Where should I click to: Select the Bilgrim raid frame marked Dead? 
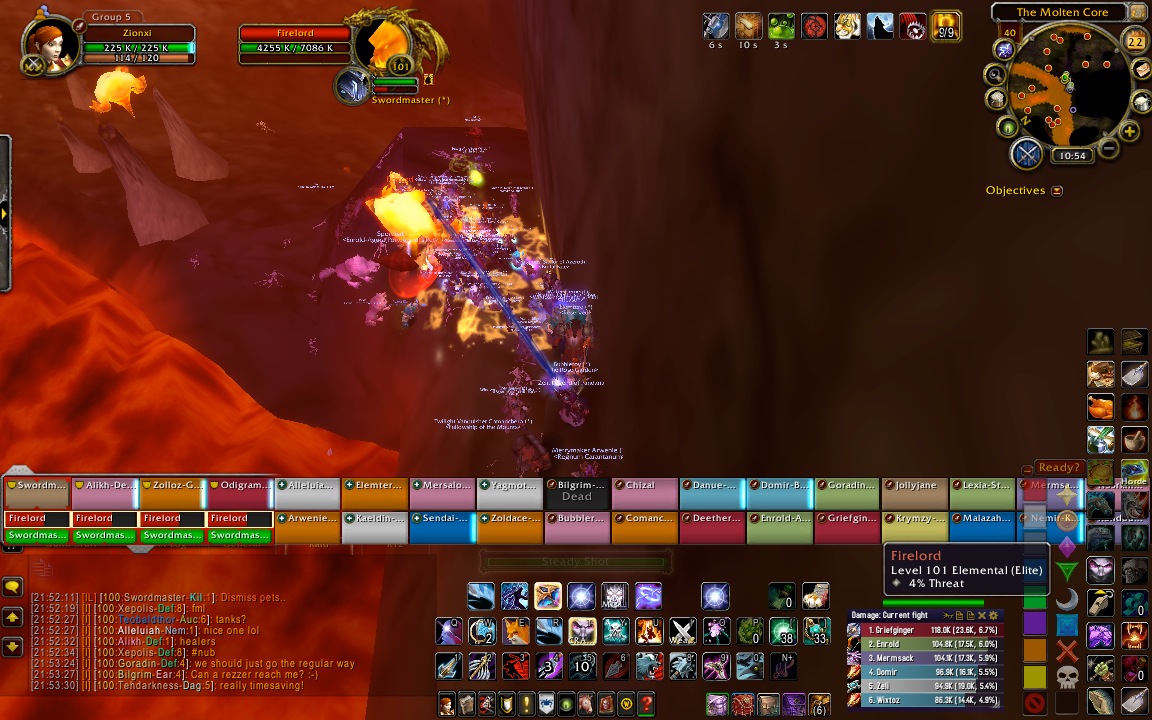pyautogui.click(x=577, y=491)
